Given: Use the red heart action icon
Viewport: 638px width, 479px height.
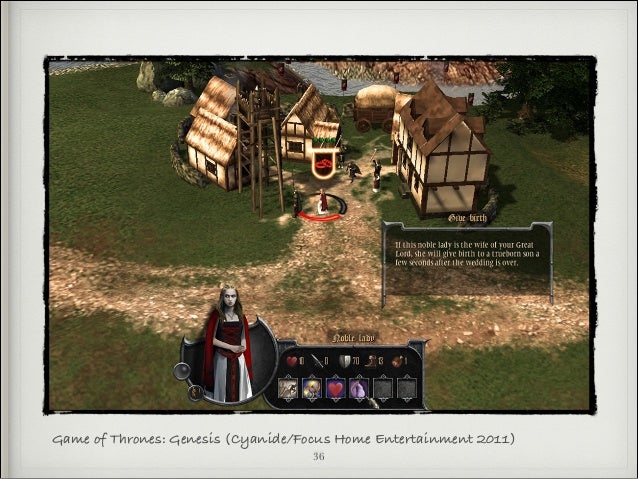Looking at the screenshot, I should [336, 388].
